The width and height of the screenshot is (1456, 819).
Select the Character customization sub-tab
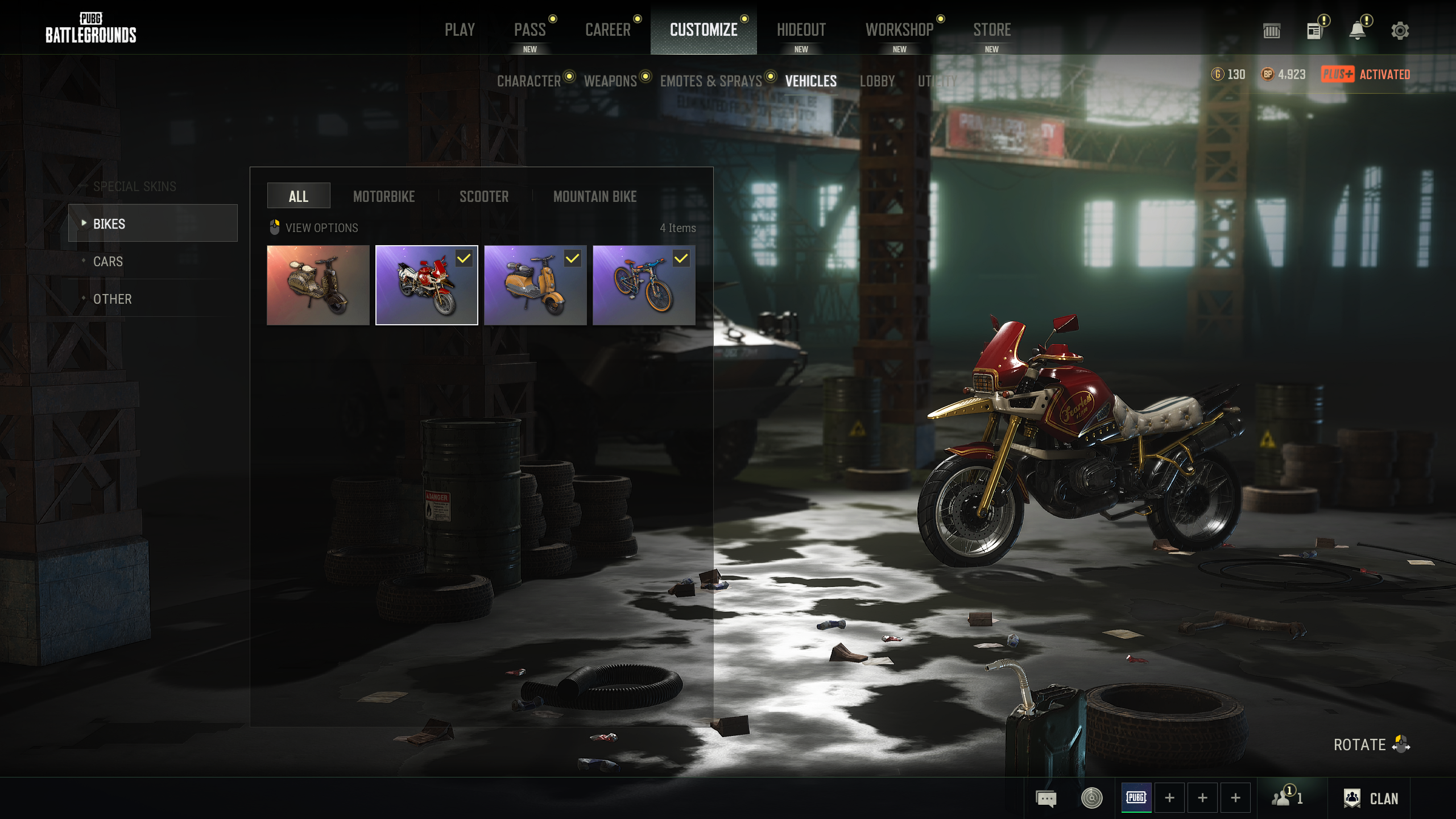click(529, 81)
